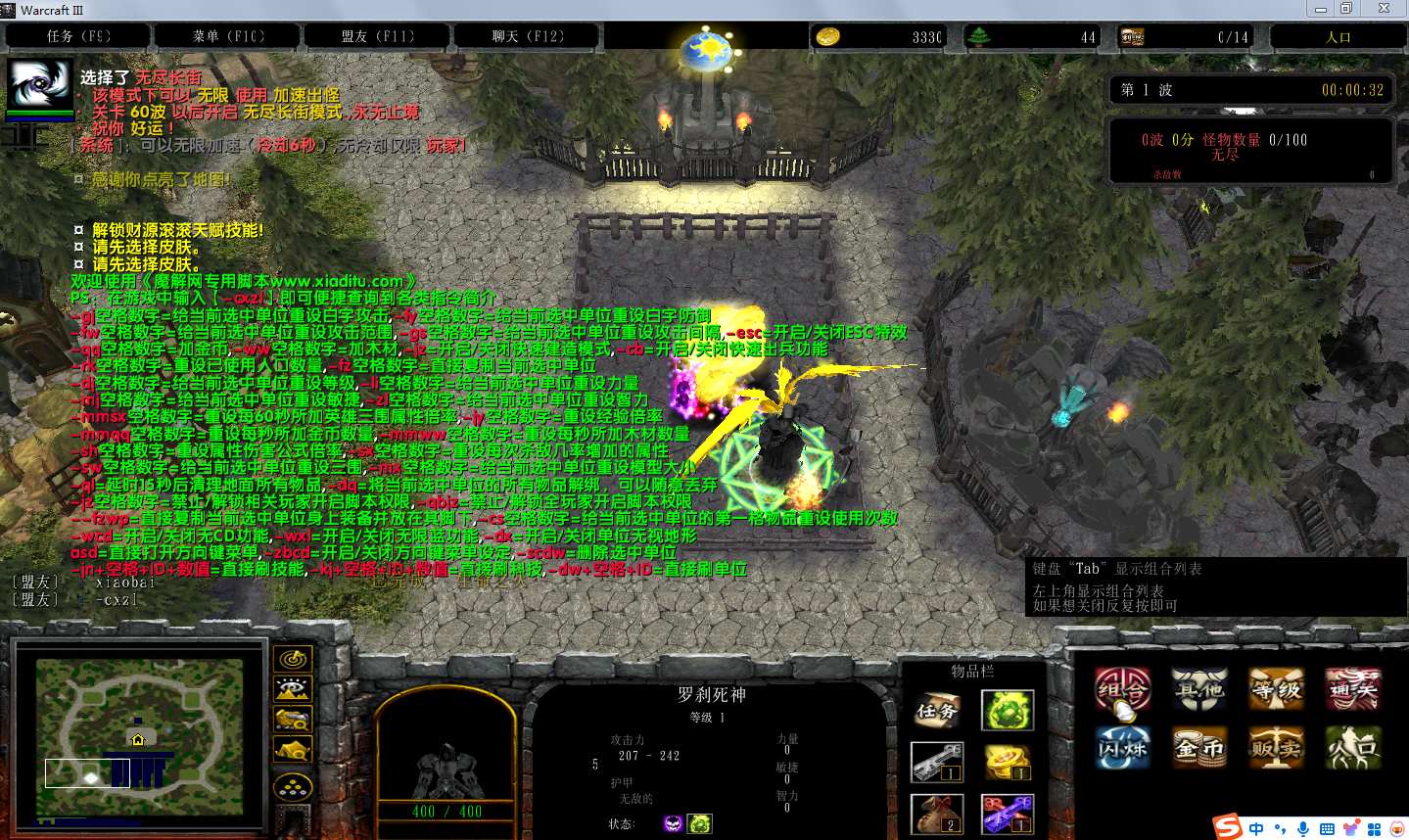Open the 任务 (F9) quests menu

click(78, 36)
